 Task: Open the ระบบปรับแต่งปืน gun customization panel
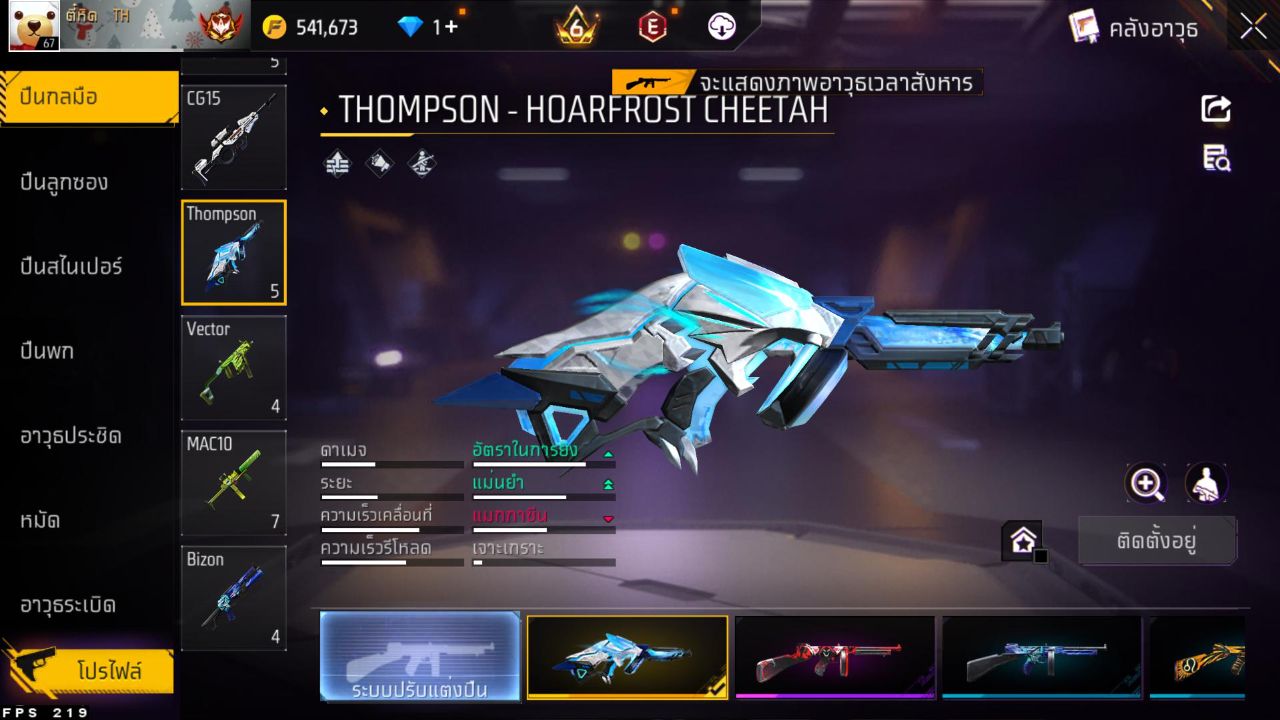click(419, 657)
